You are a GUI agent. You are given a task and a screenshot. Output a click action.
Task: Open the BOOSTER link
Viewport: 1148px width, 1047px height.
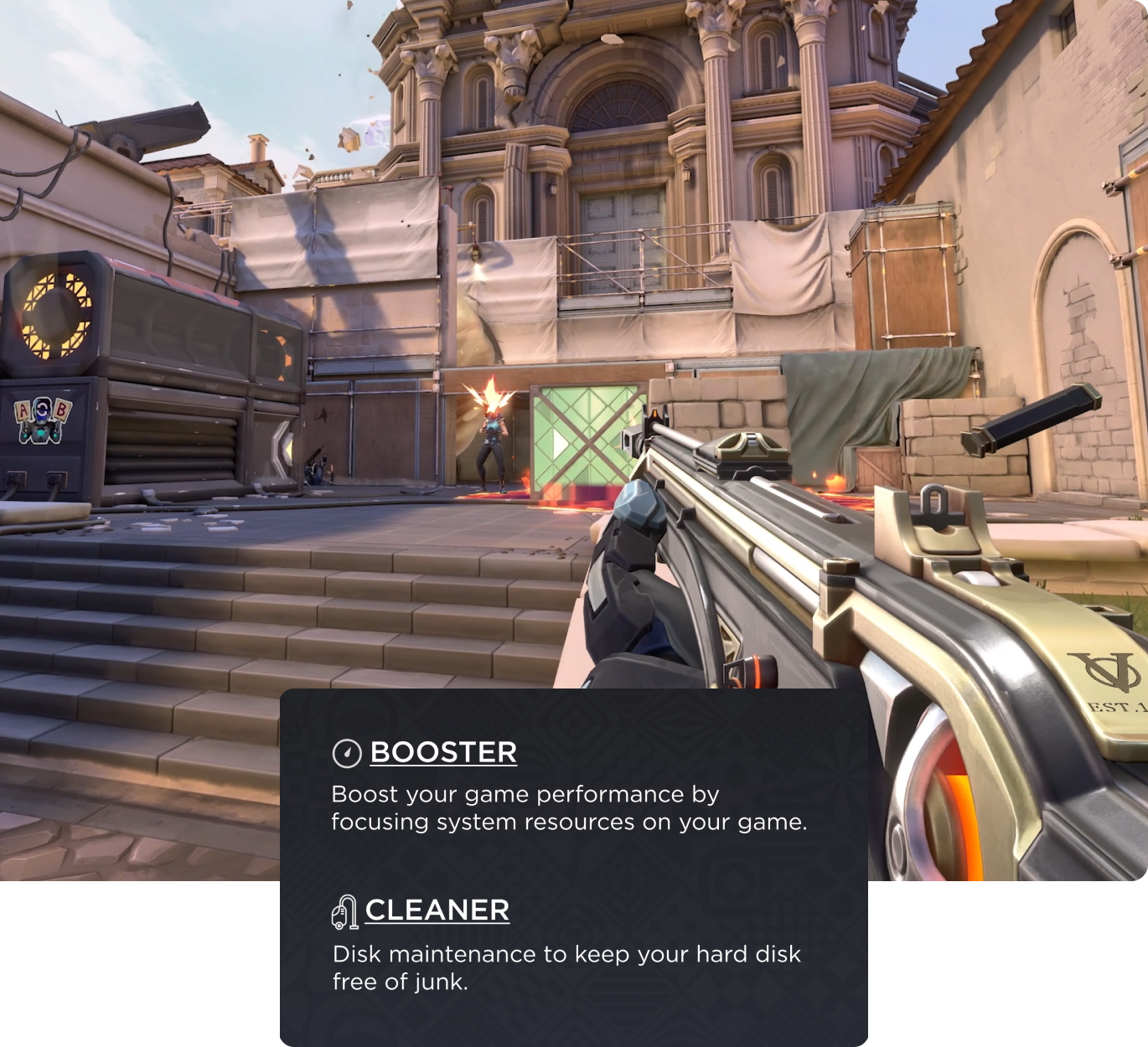pyautogui.click(x=443, y=752)
